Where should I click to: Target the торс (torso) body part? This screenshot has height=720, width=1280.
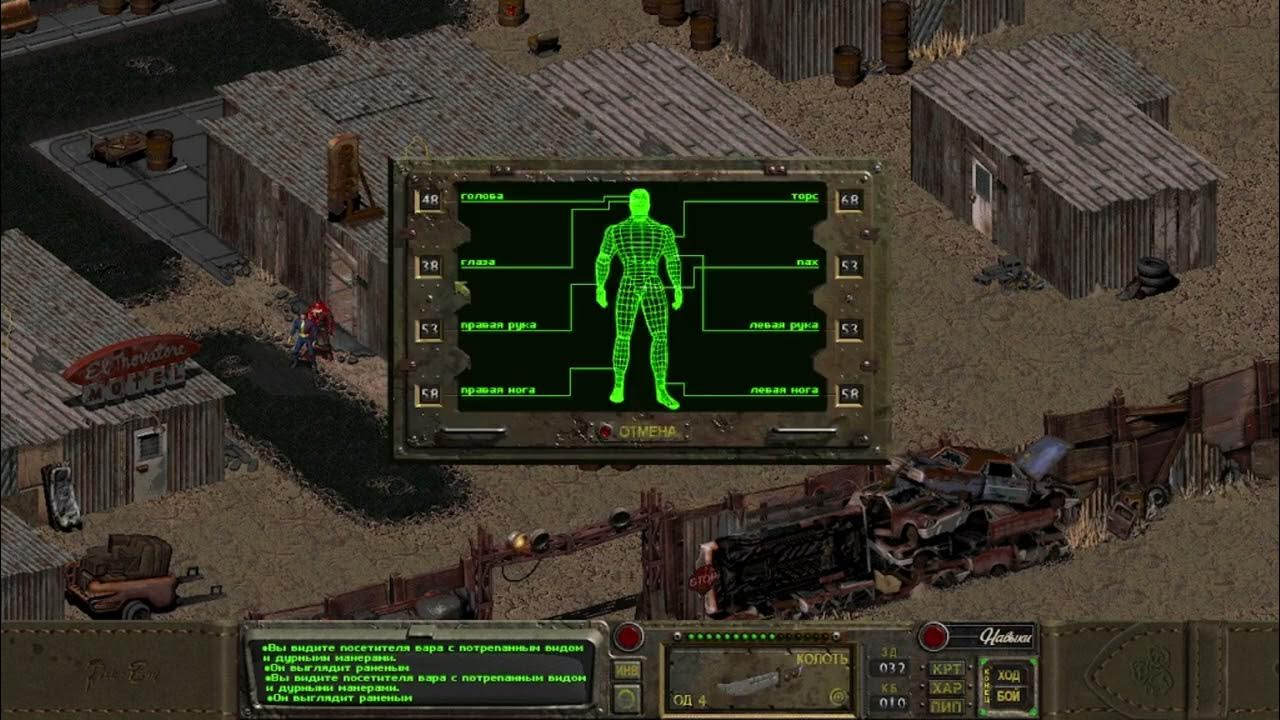[x=807, y=196]
